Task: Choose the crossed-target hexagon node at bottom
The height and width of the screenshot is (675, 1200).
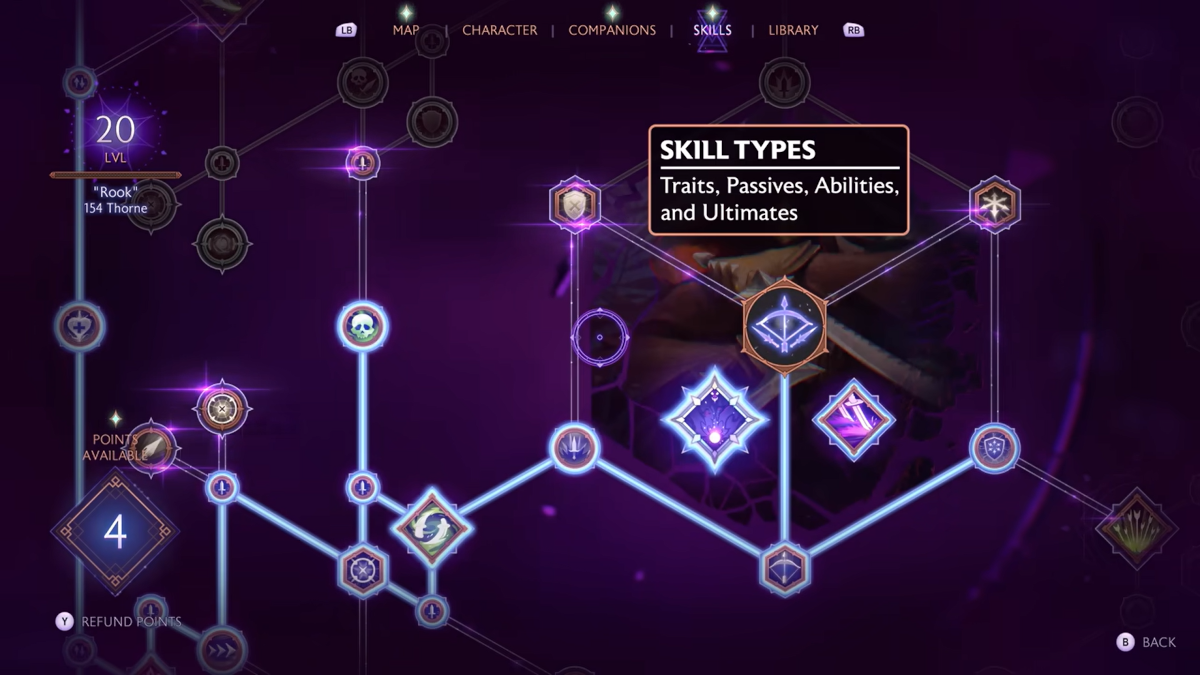Action: (x=361, y=570)
